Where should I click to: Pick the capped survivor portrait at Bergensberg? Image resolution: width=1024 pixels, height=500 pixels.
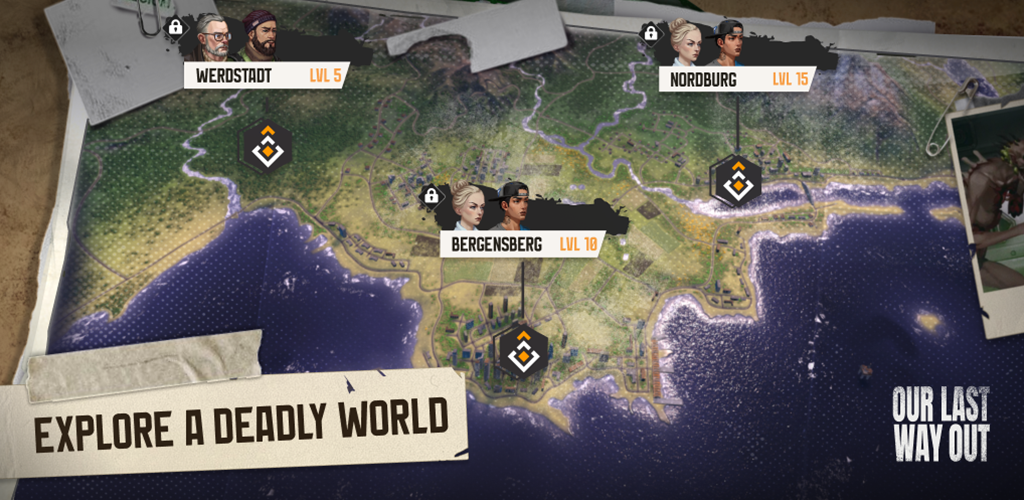pyautogui.click(x=511, y=206)
